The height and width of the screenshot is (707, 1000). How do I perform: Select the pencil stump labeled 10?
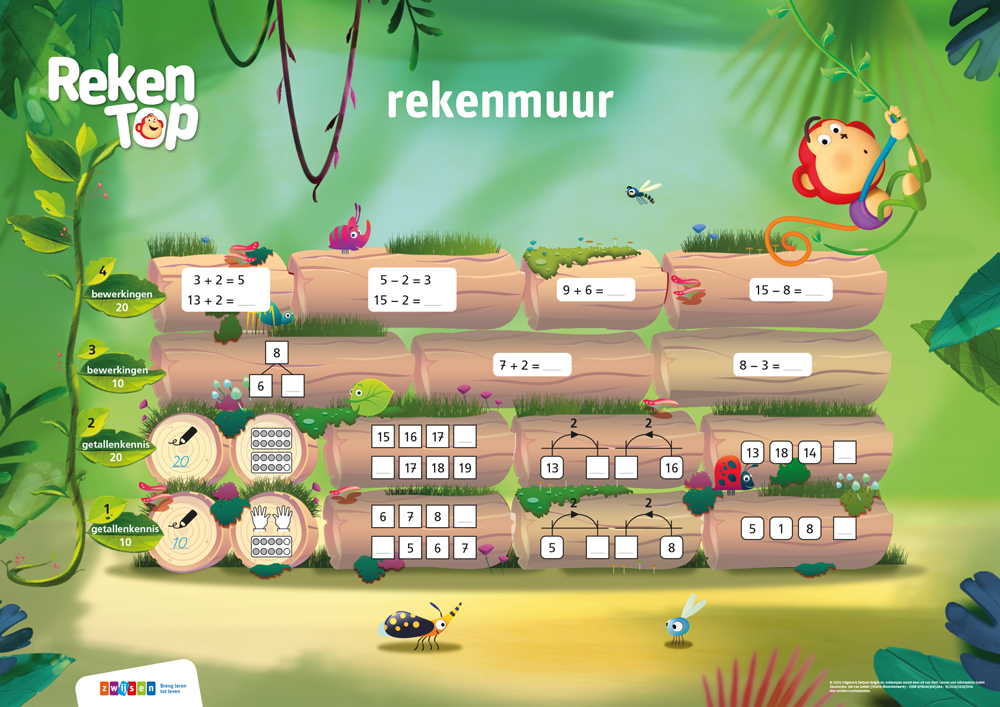(x=183, y=530)
